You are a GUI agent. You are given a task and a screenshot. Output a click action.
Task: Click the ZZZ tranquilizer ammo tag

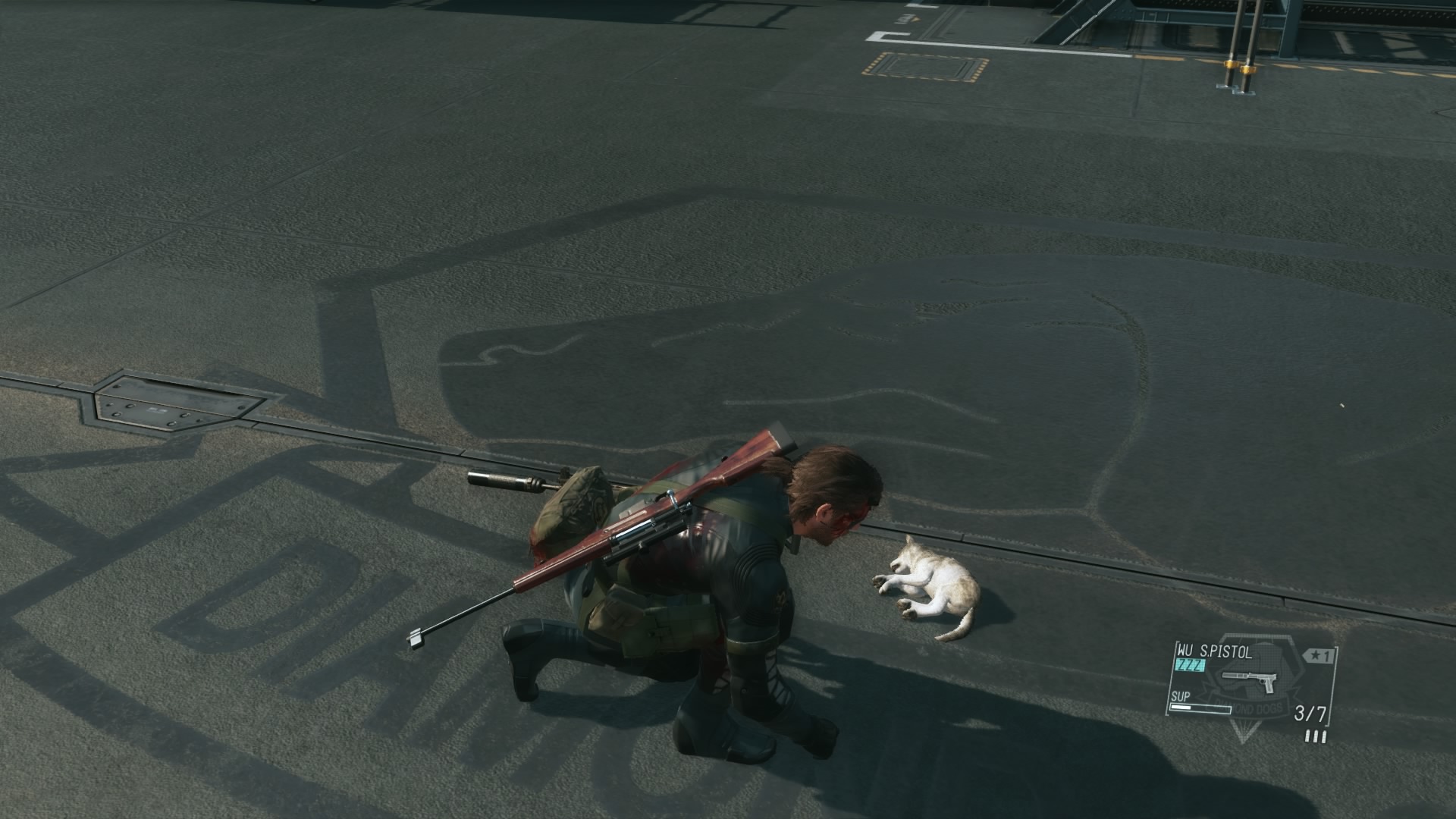click(1190, 665)
